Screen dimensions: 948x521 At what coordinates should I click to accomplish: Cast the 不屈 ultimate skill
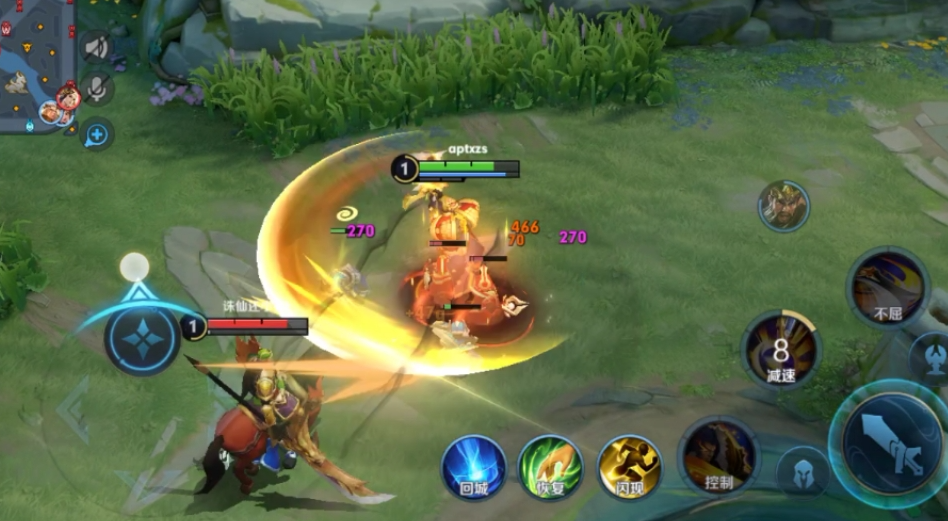888,287
